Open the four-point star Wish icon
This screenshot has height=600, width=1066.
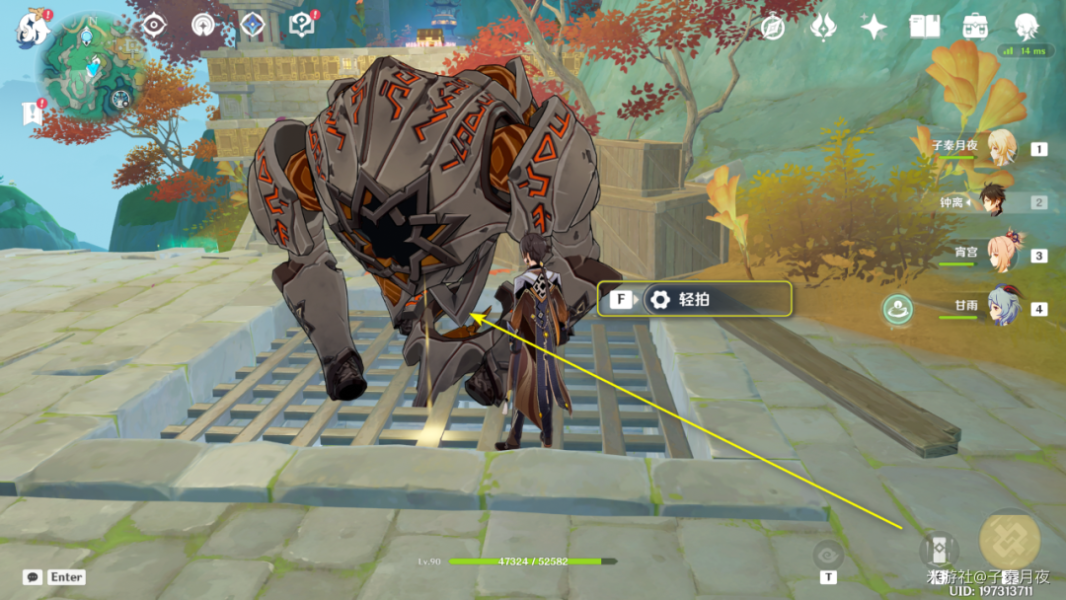pyautogui.click(x=874, y=27)
